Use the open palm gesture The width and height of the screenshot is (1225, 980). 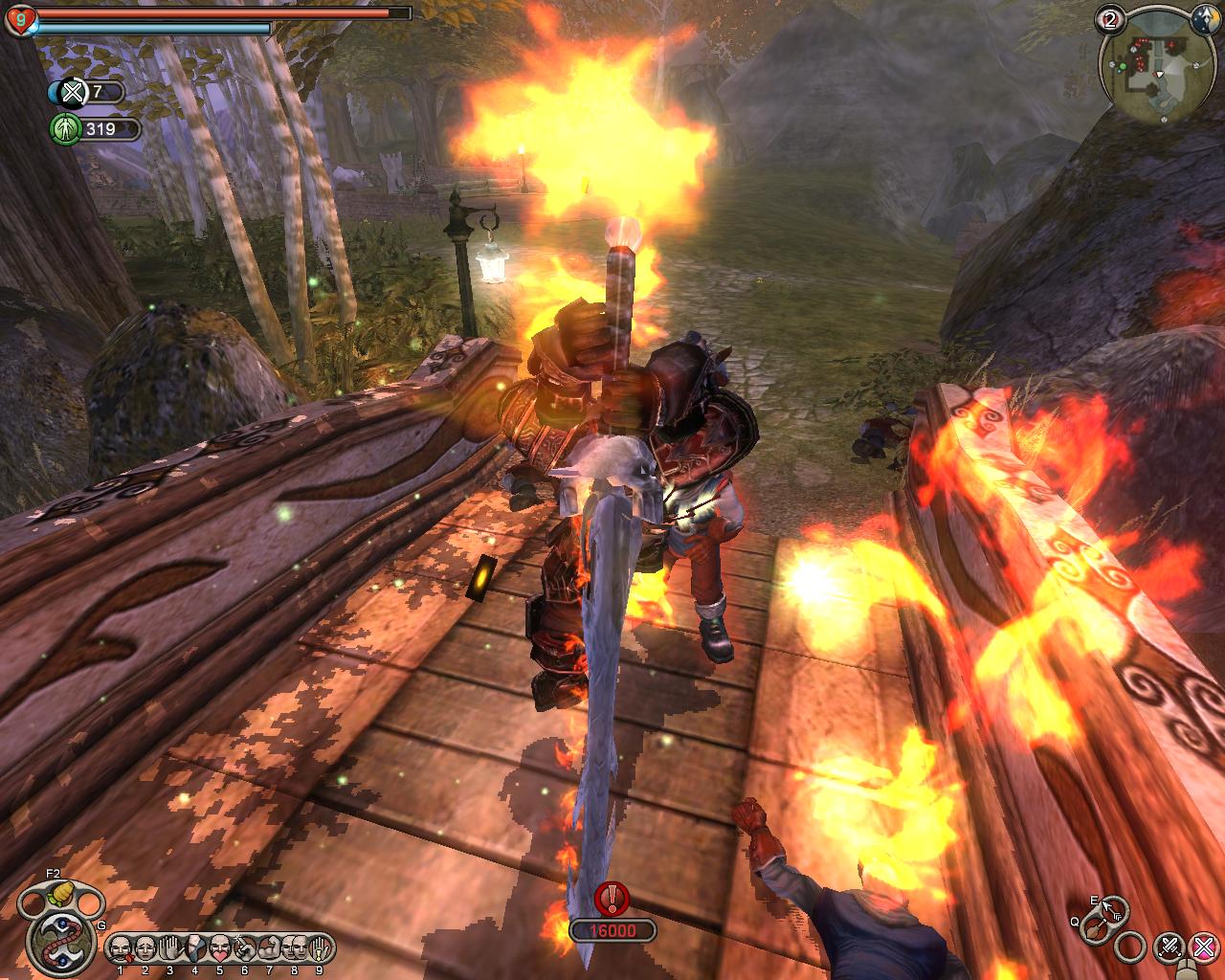coord(170,948)
